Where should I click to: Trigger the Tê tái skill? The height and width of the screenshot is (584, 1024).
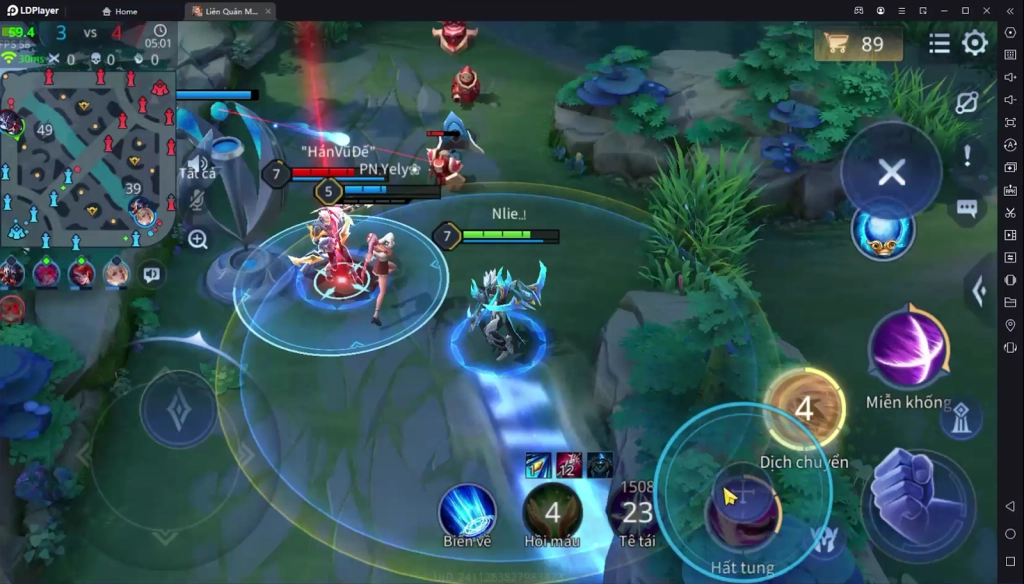(x=636, y=511)
